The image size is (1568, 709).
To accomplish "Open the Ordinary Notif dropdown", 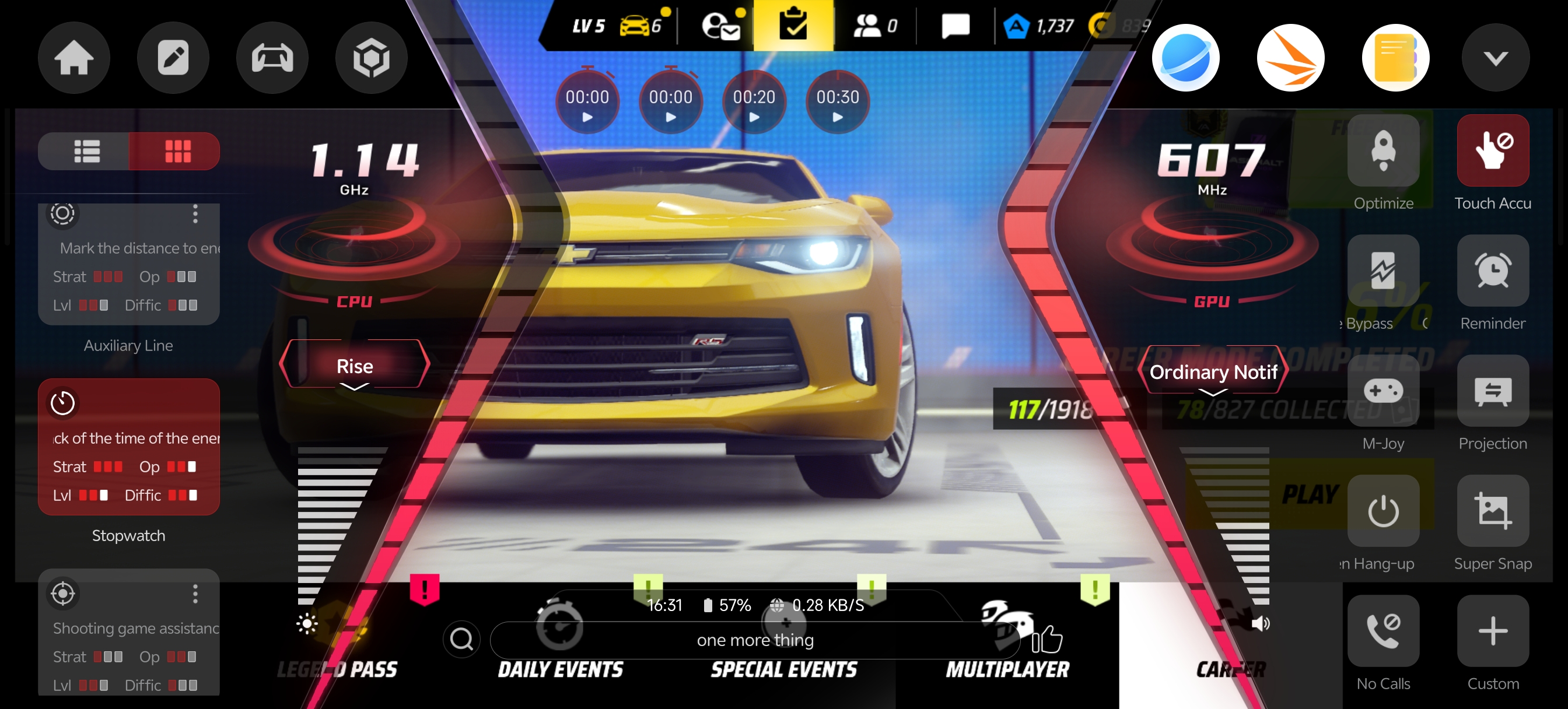I will coord(1213,373).
